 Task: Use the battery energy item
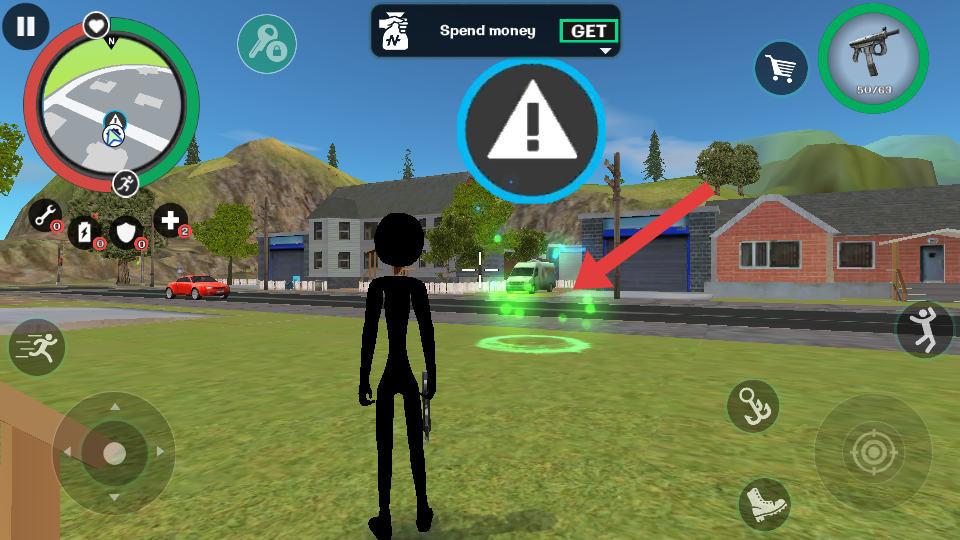86,231
